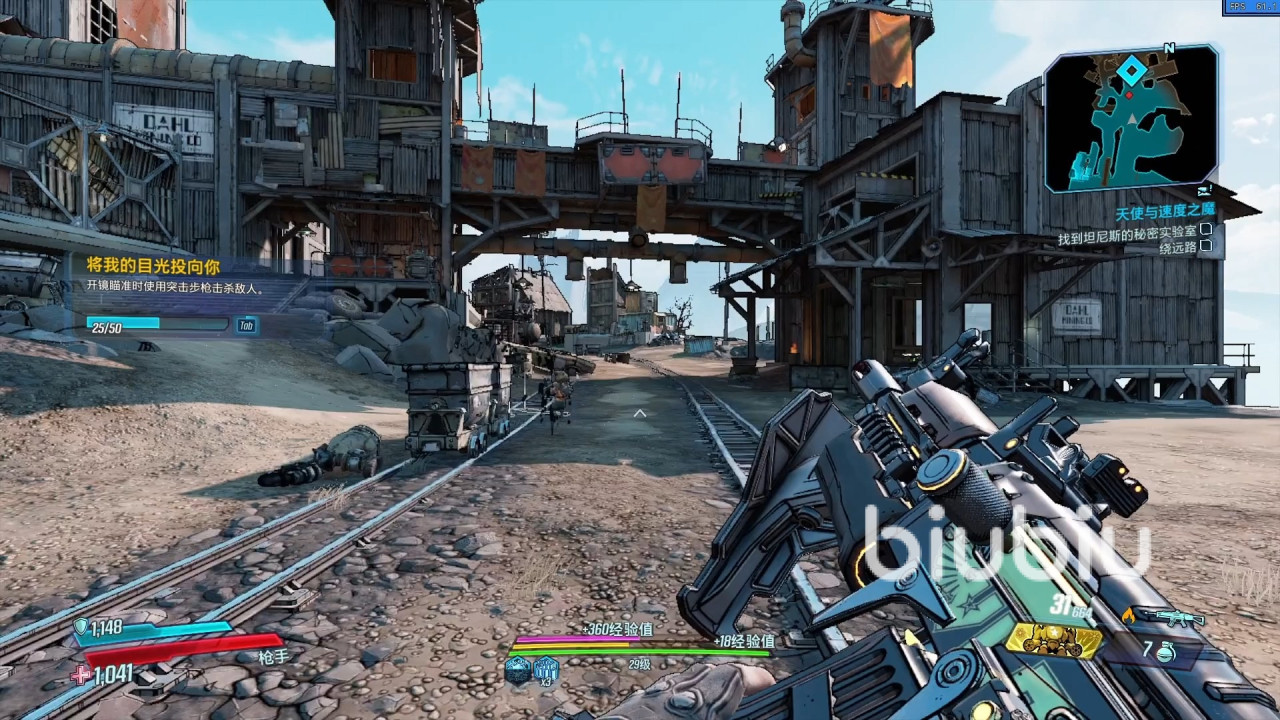Click the blue hexagon skill icon marked x3

(x=546, y=669)
